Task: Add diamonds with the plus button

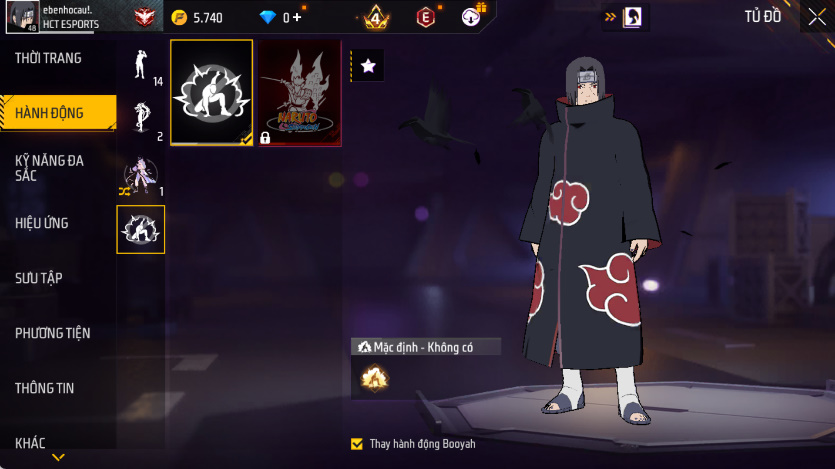Action: (296, 17)
